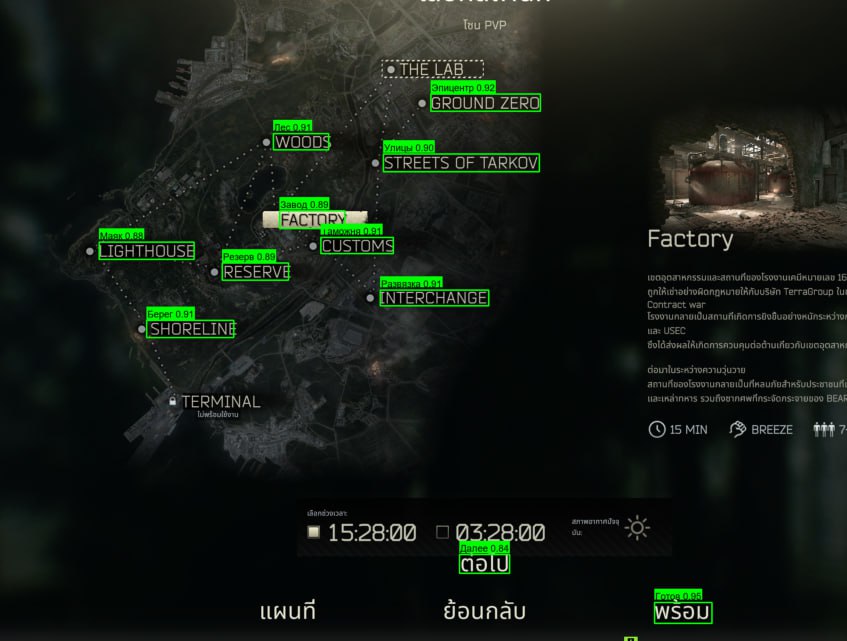Tick the 03:28:00 time checkbox
Image resolution: width=847 pixels, height=641 pixels.
pos(443,532)
